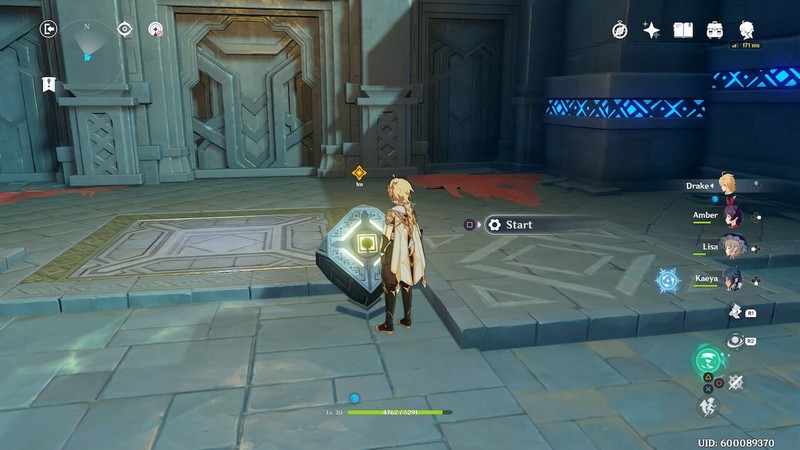Open the Wish star icon
Screen dimensions: 800x450
point(651,30)
